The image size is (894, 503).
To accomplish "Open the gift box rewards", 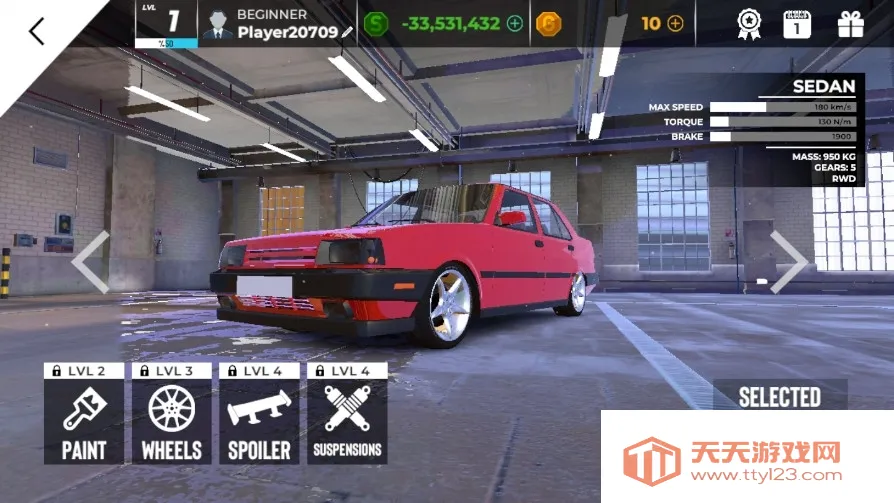I will click(x=851, y=24).
